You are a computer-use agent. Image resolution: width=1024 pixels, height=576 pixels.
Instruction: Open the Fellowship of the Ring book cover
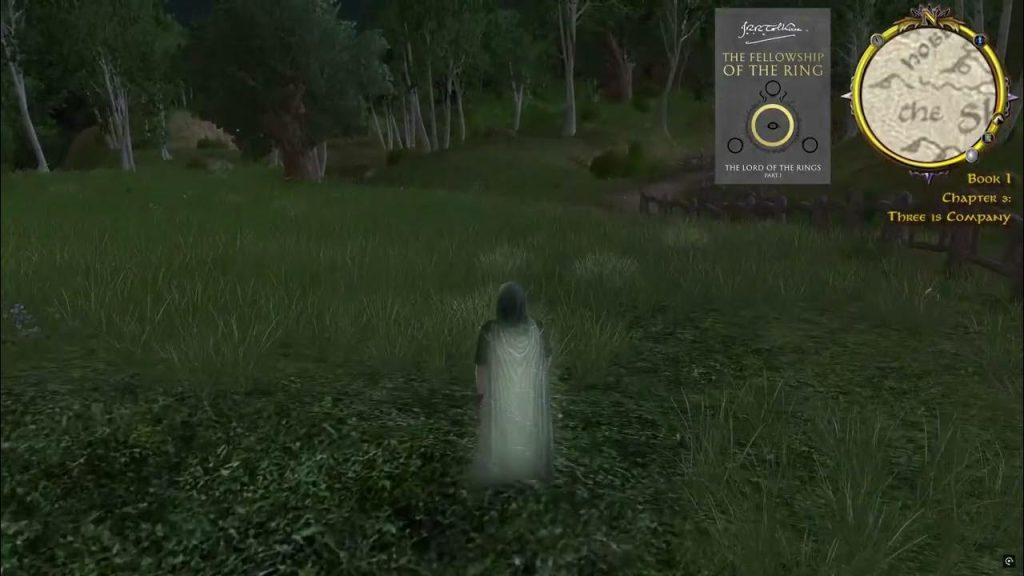coord(772,96)
